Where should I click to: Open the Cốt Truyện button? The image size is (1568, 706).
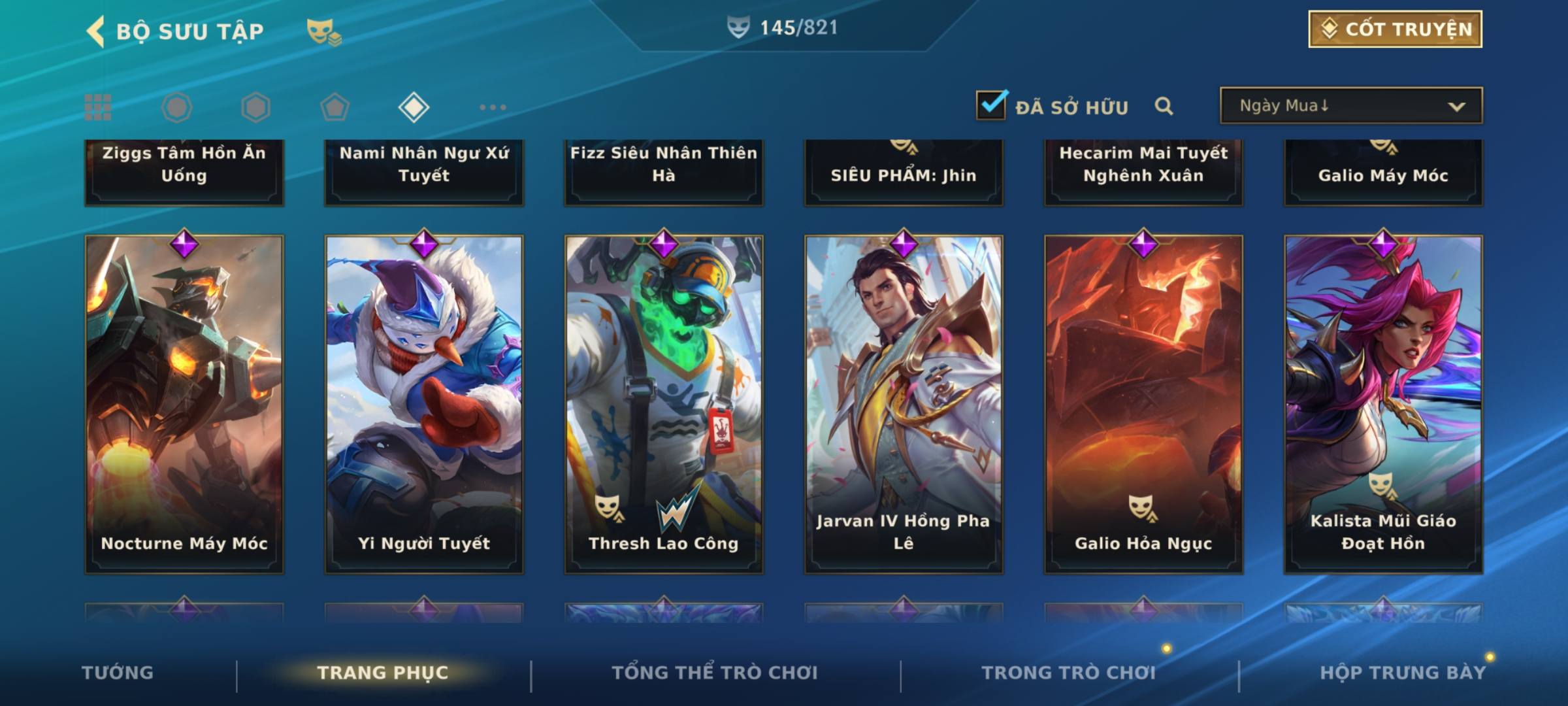(1395, 29)
